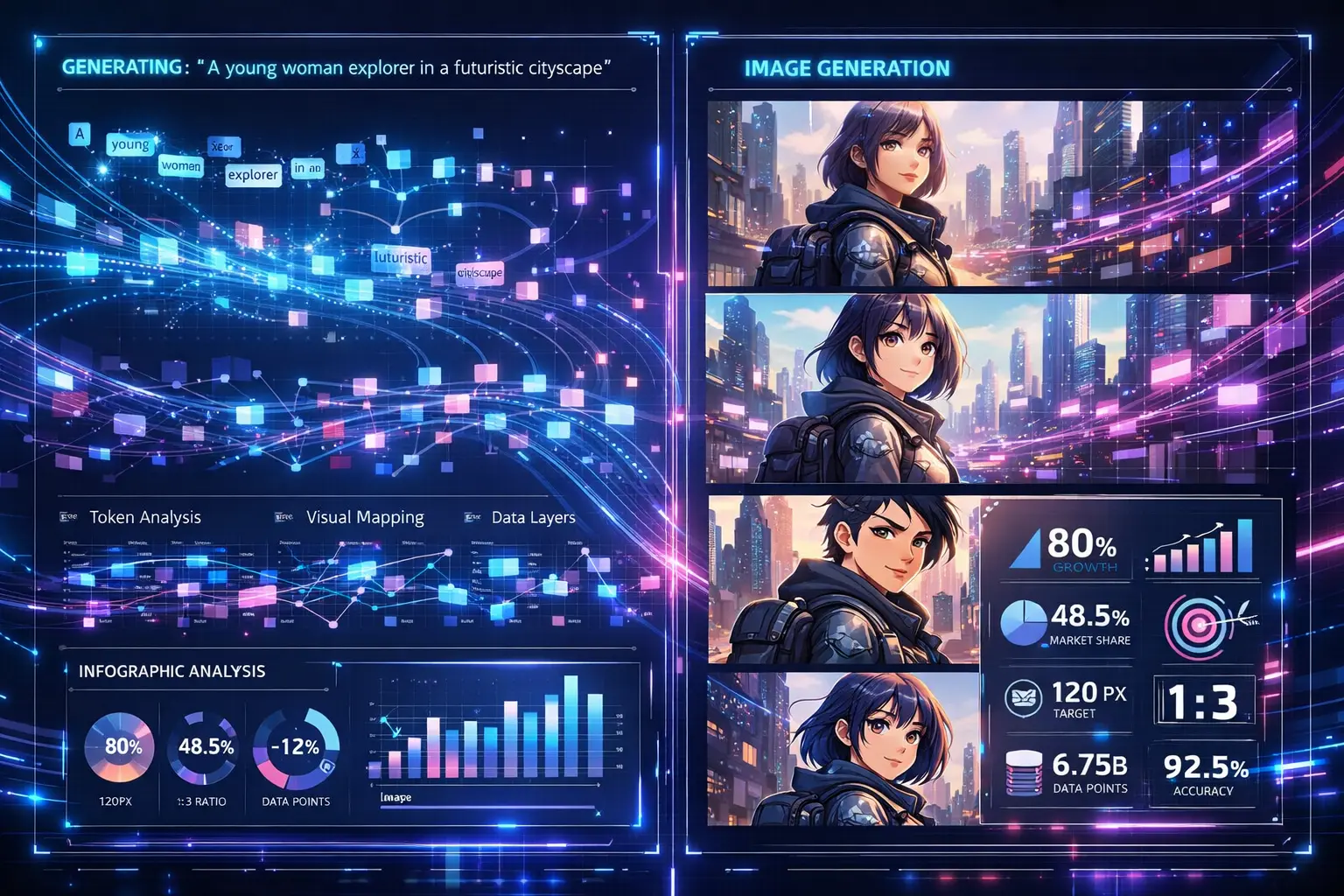The width and height of the screenshot is (1344, 896).
Task: Choose the blue-haired character thumbnail
Action: click(x=843, y=748)
